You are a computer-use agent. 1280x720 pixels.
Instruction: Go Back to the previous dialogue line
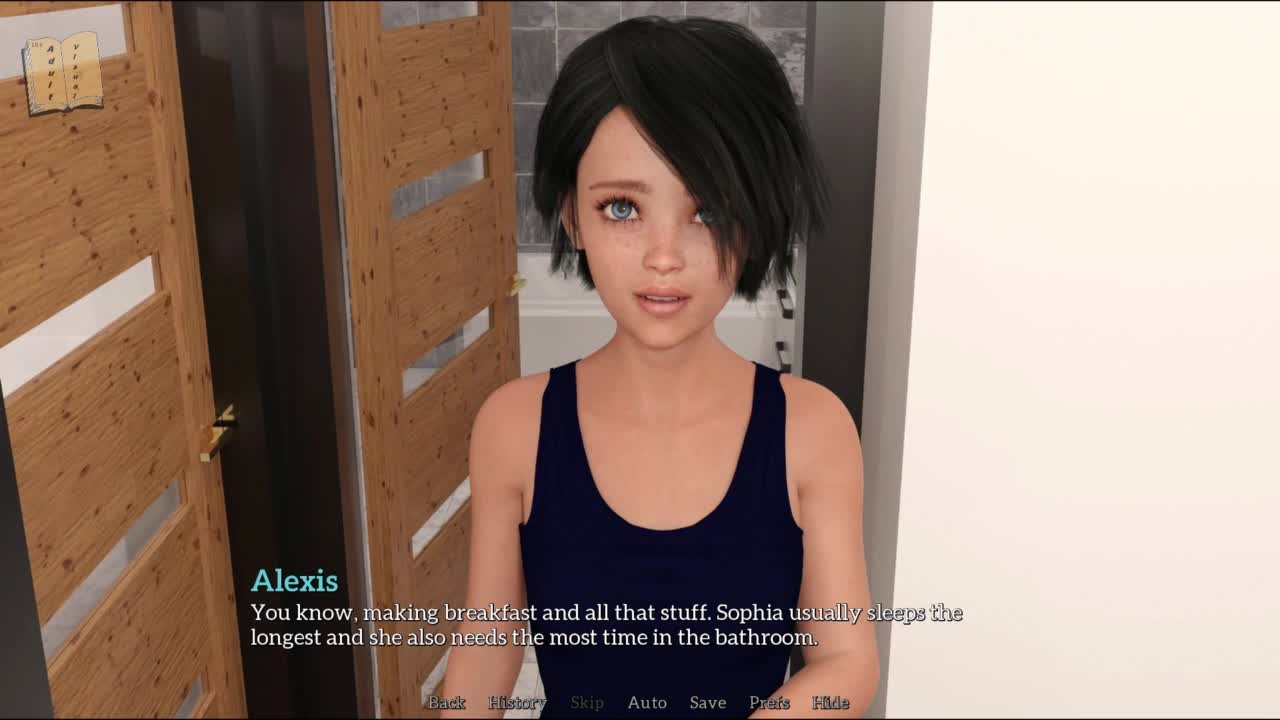click(x=446, y=703)
